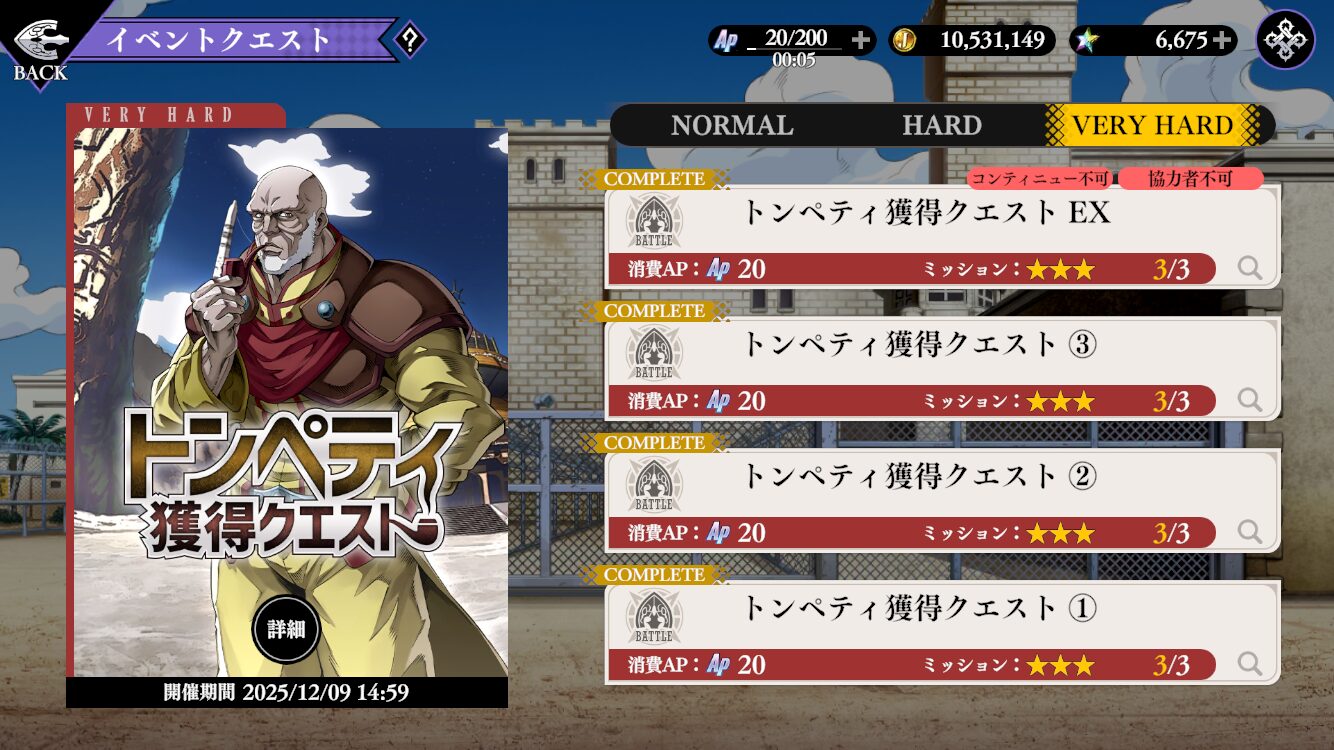Switch to the NORMAL difficulty tab
This screenshot has width=1334, height=750.
click(x=732, y=126)
